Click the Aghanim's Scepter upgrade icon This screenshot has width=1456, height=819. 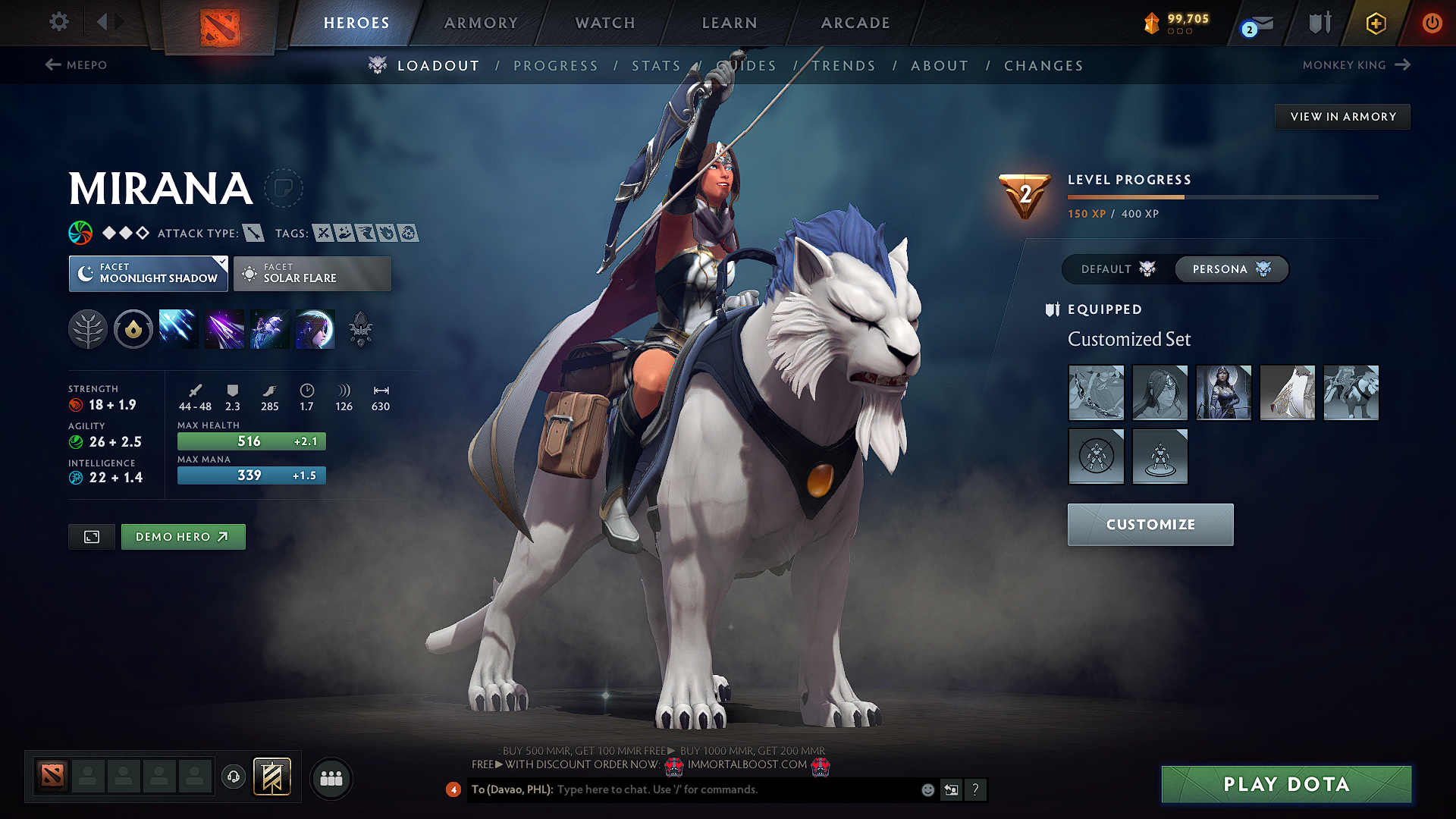(360, 328)
